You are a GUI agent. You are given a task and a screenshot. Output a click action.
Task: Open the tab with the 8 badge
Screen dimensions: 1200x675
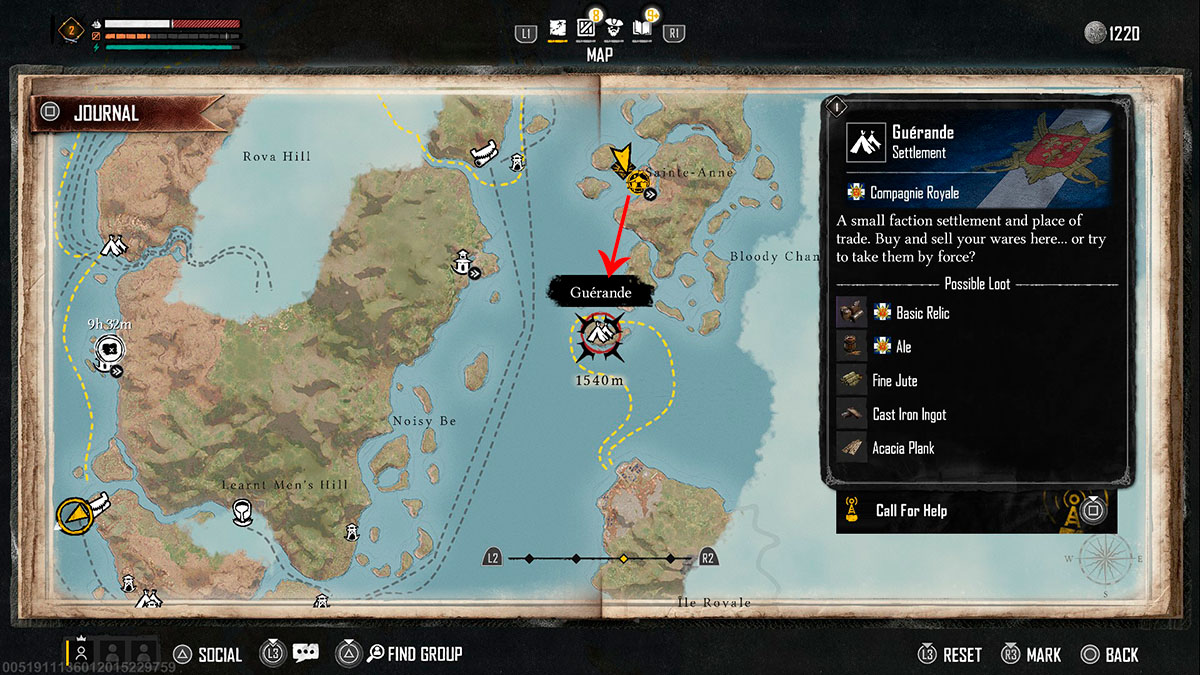(x=587, y=30)
